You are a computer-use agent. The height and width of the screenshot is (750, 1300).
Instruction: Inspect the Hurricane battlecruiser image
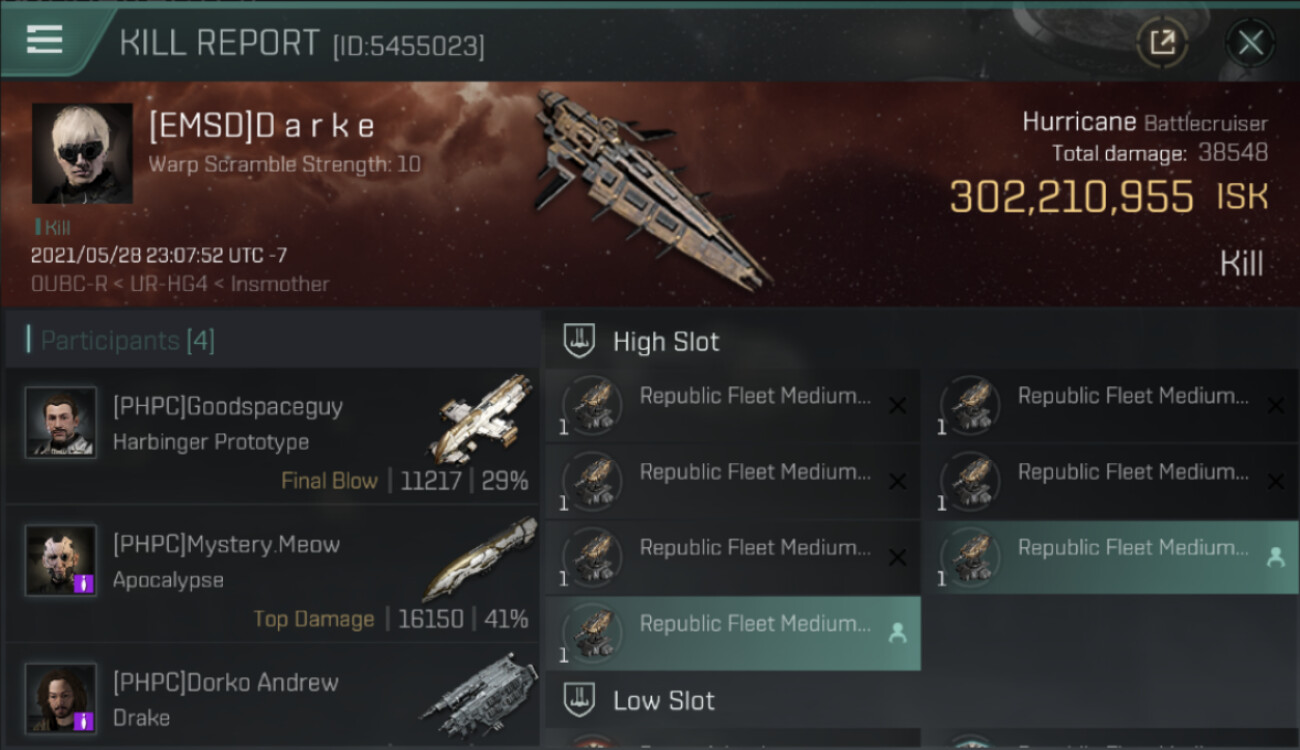(x=650, y=185)
